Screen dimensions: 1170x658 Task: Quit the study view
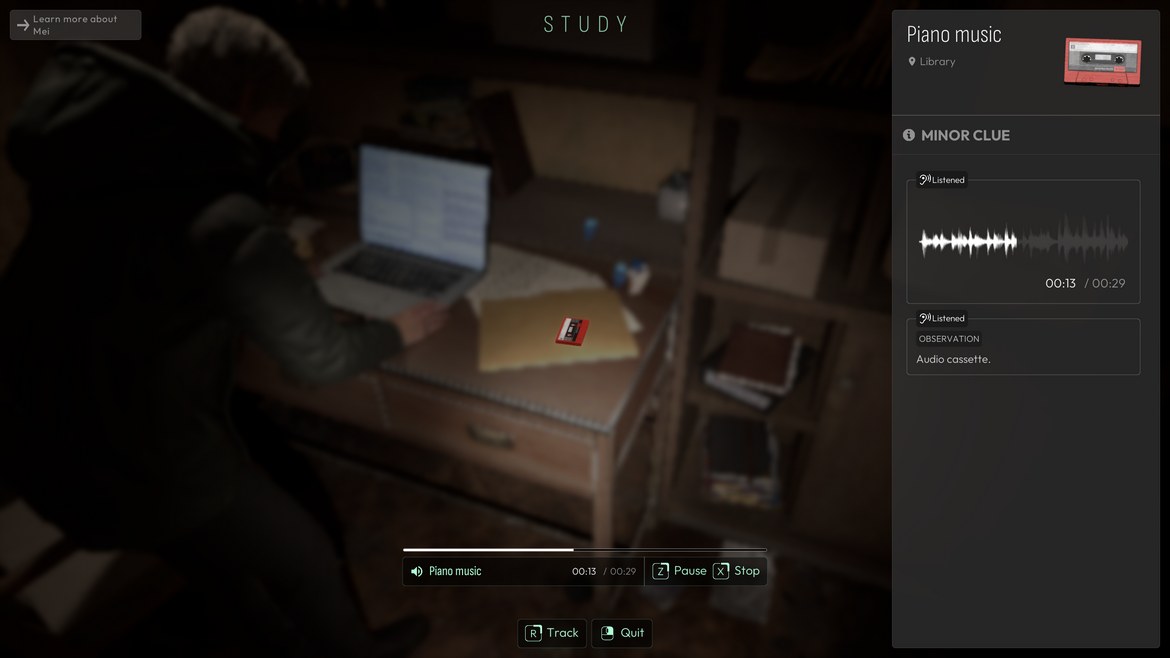point(622,633)
